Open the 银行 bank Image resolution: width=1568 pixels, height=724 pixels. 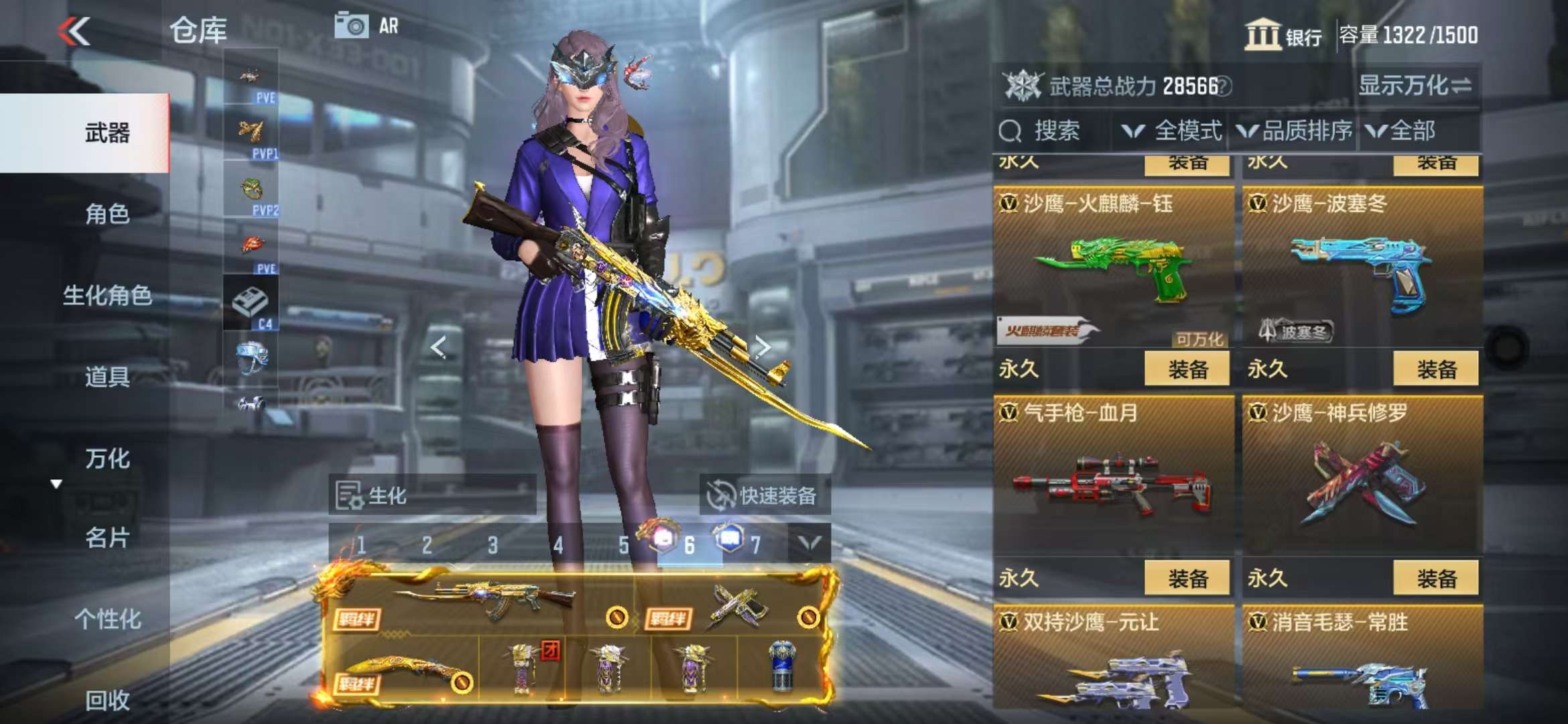pos(1283,35)
